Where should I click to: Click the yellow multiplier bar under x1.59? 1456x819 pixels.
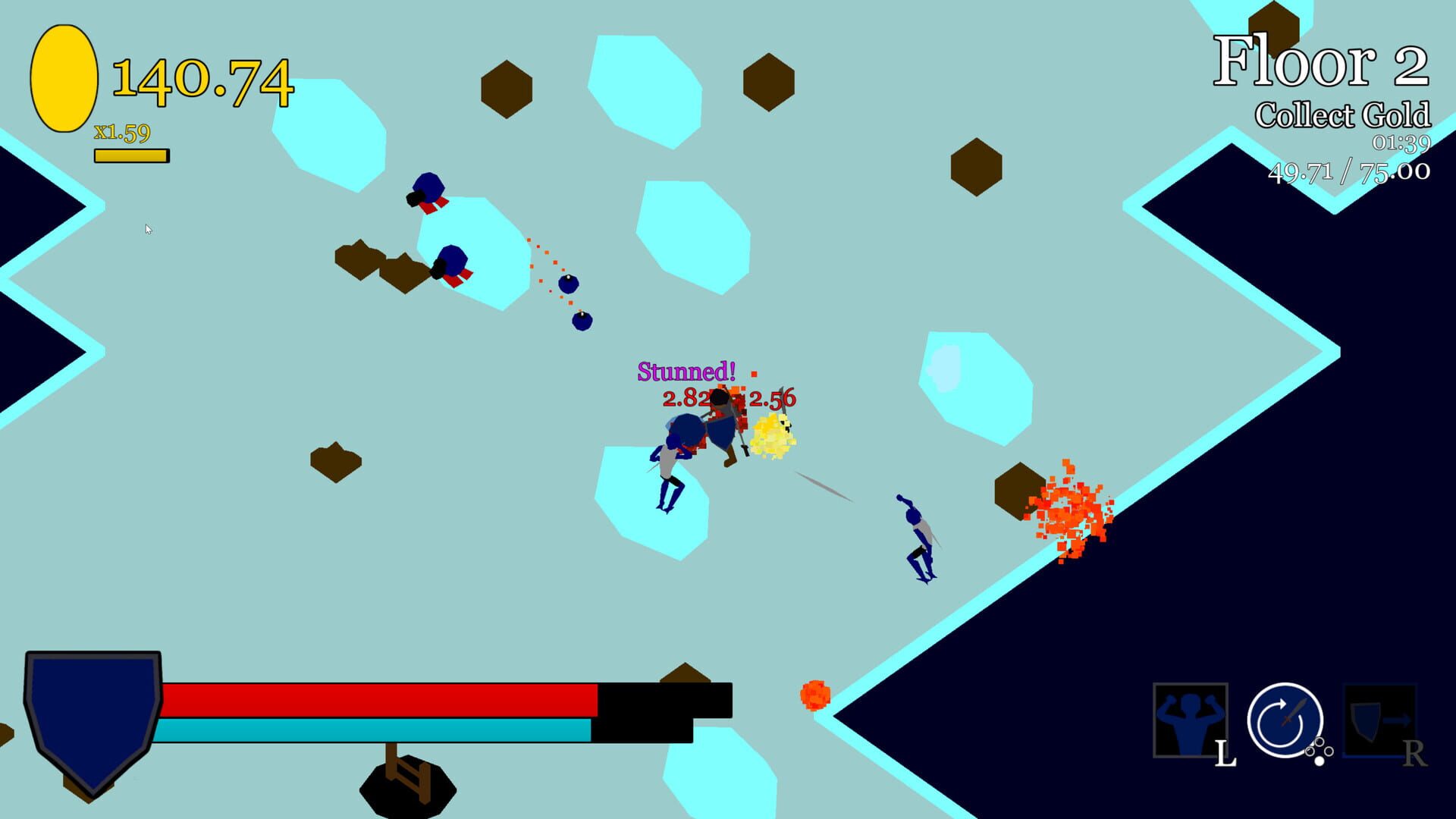coord(130,155)
